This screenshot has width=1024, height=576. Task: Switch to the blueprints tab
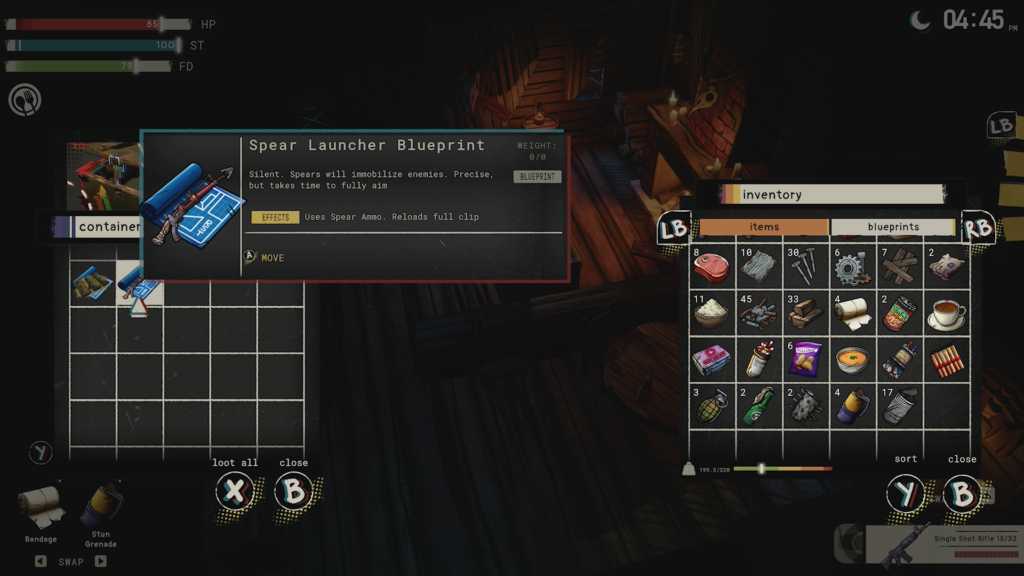[x=893, y=227]
